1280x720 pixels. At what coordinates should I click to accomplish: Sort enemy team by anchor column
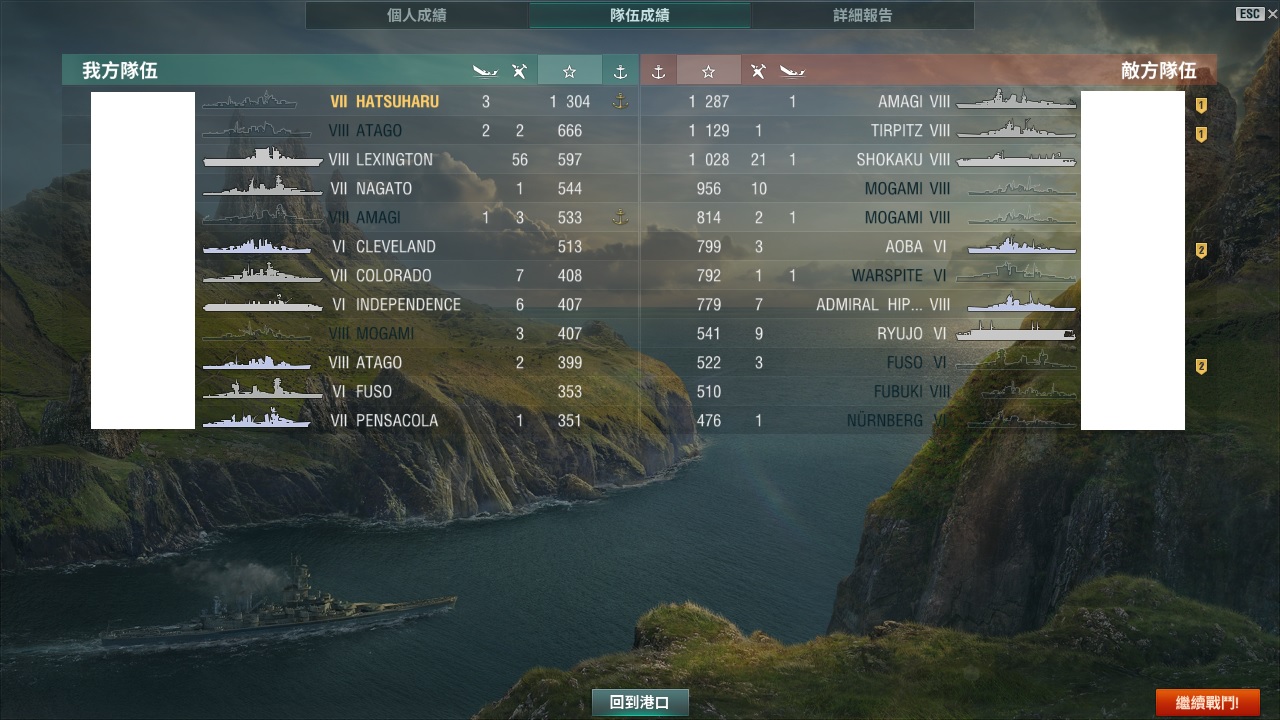658,71
